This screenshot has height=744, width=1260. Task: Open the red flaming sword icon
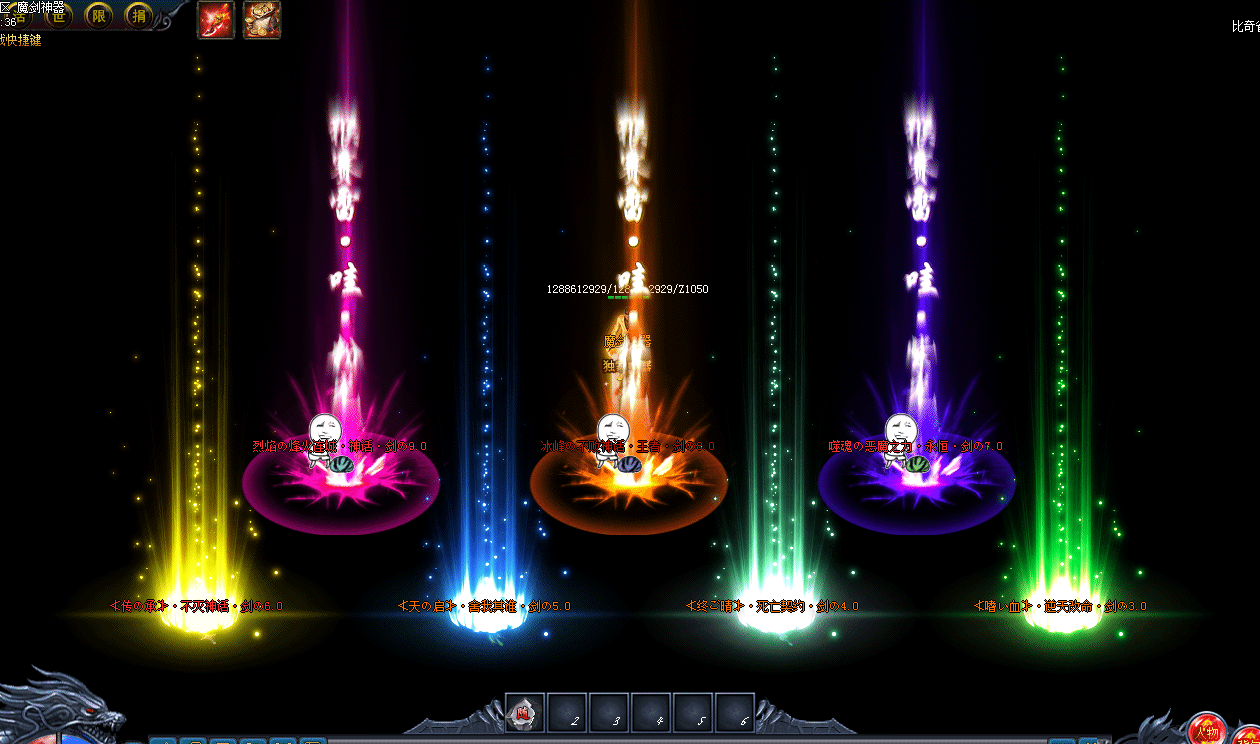[216, 20]
